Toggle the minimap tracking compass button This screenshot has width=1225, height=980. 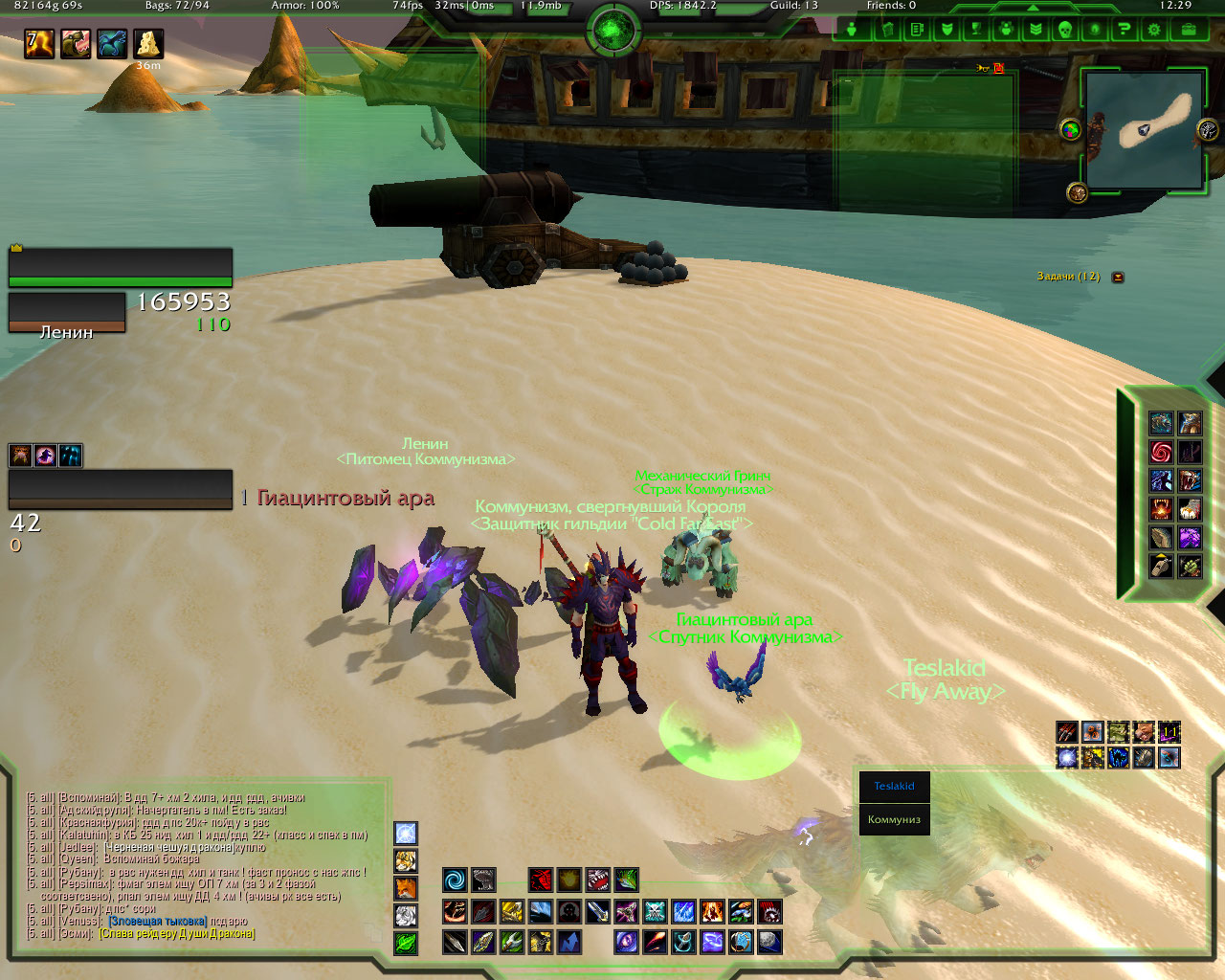coord(1208,130)
